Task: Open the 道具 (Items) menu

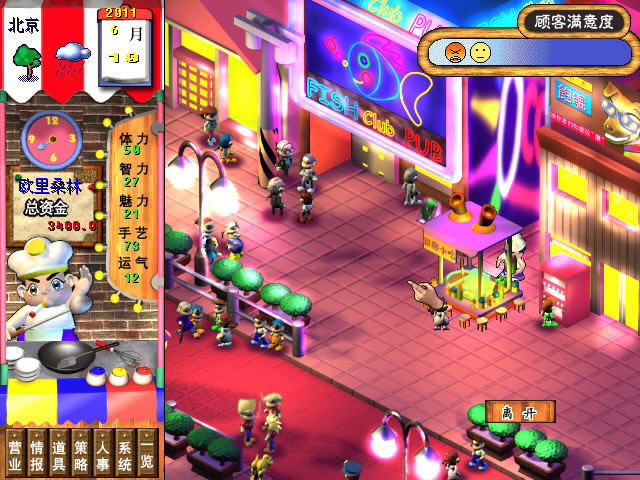Action: (x=59, y=454)
